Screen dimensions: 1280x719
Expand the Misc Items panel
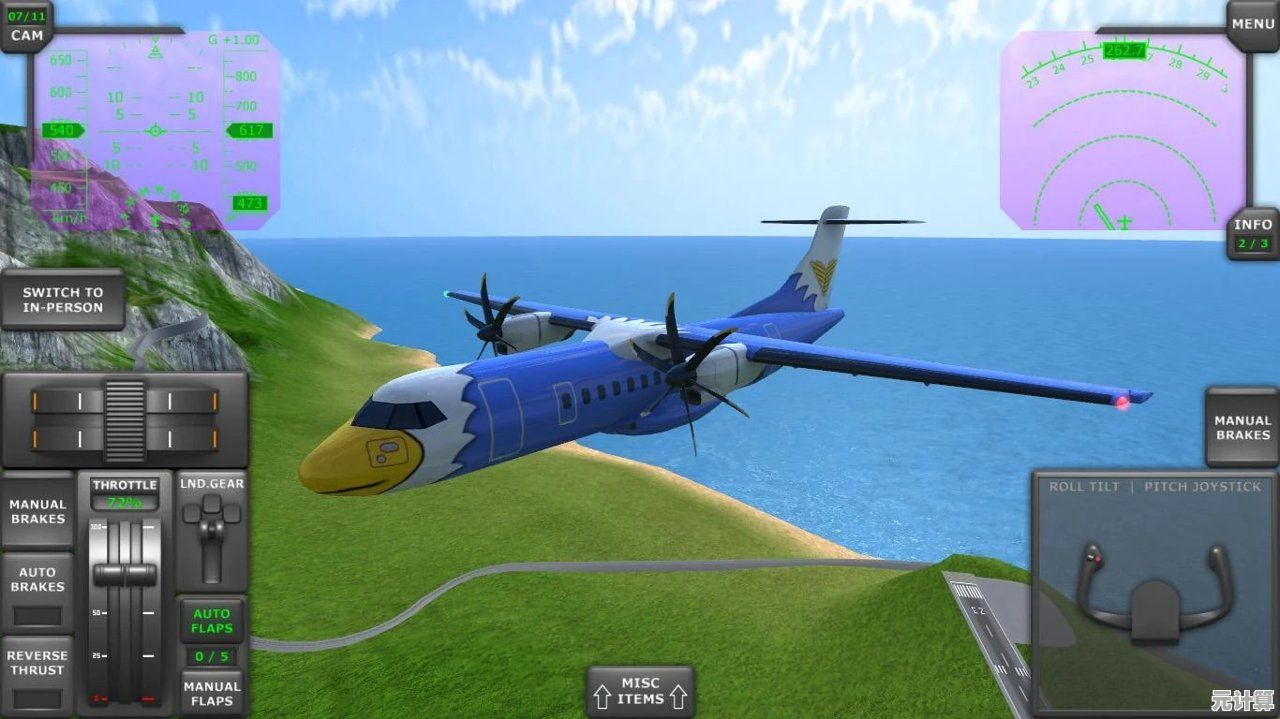pos(640,691)
